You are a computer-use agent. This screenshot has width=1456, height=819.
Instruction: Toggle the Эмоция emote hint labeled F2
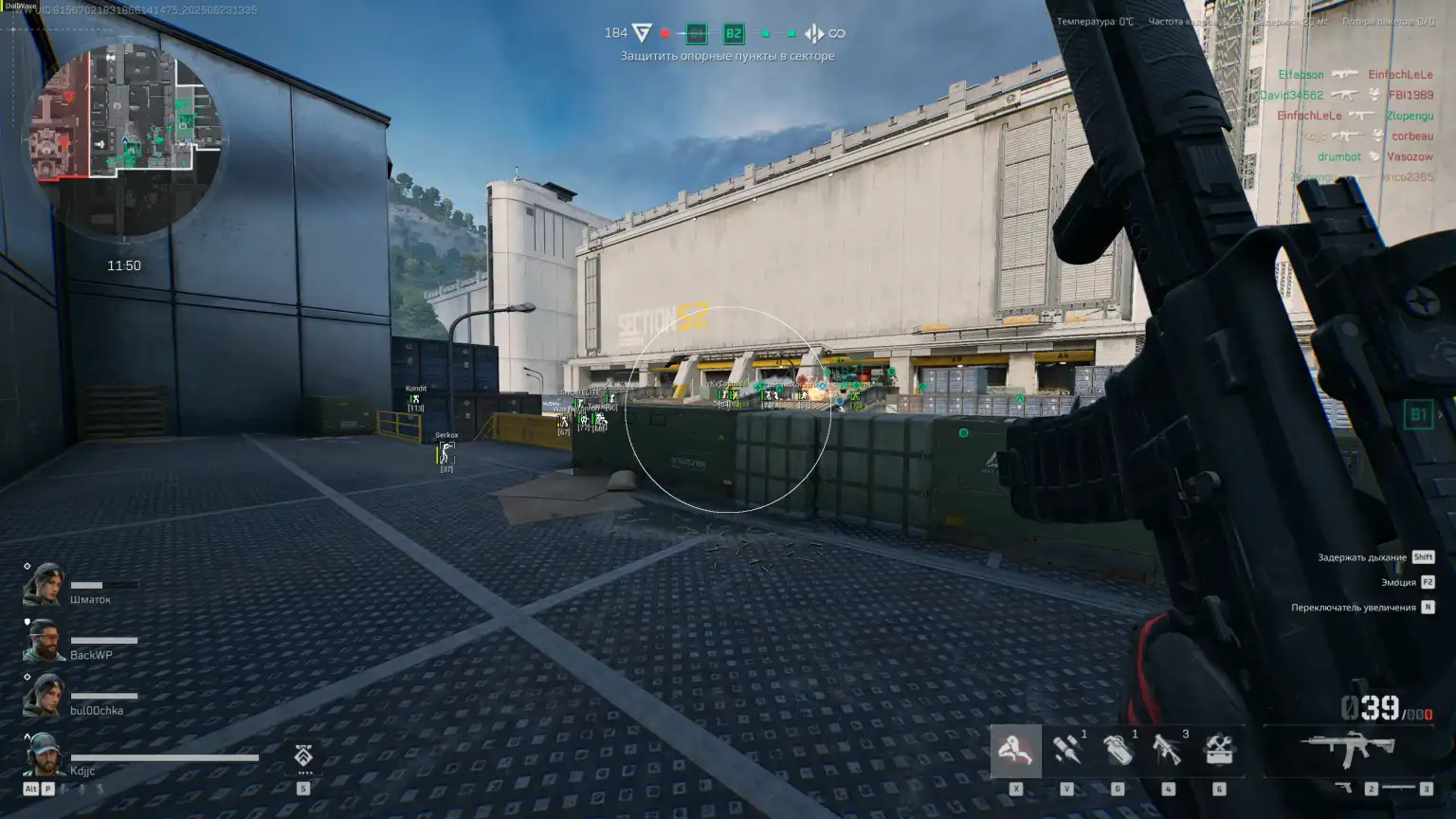click(x=1426, y=582)
